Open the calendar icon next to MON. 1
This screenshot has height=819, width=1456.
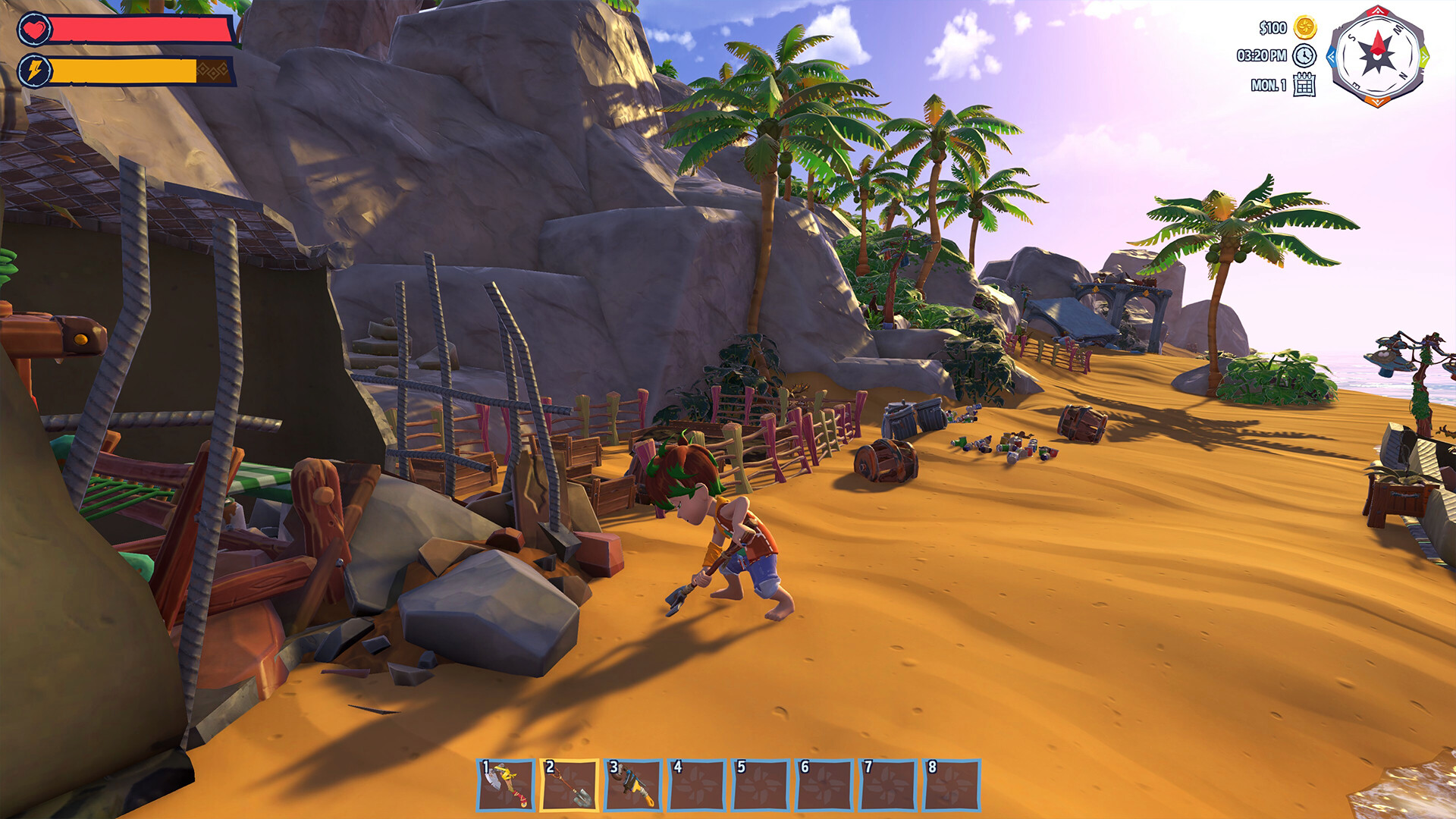point(1305,86)
